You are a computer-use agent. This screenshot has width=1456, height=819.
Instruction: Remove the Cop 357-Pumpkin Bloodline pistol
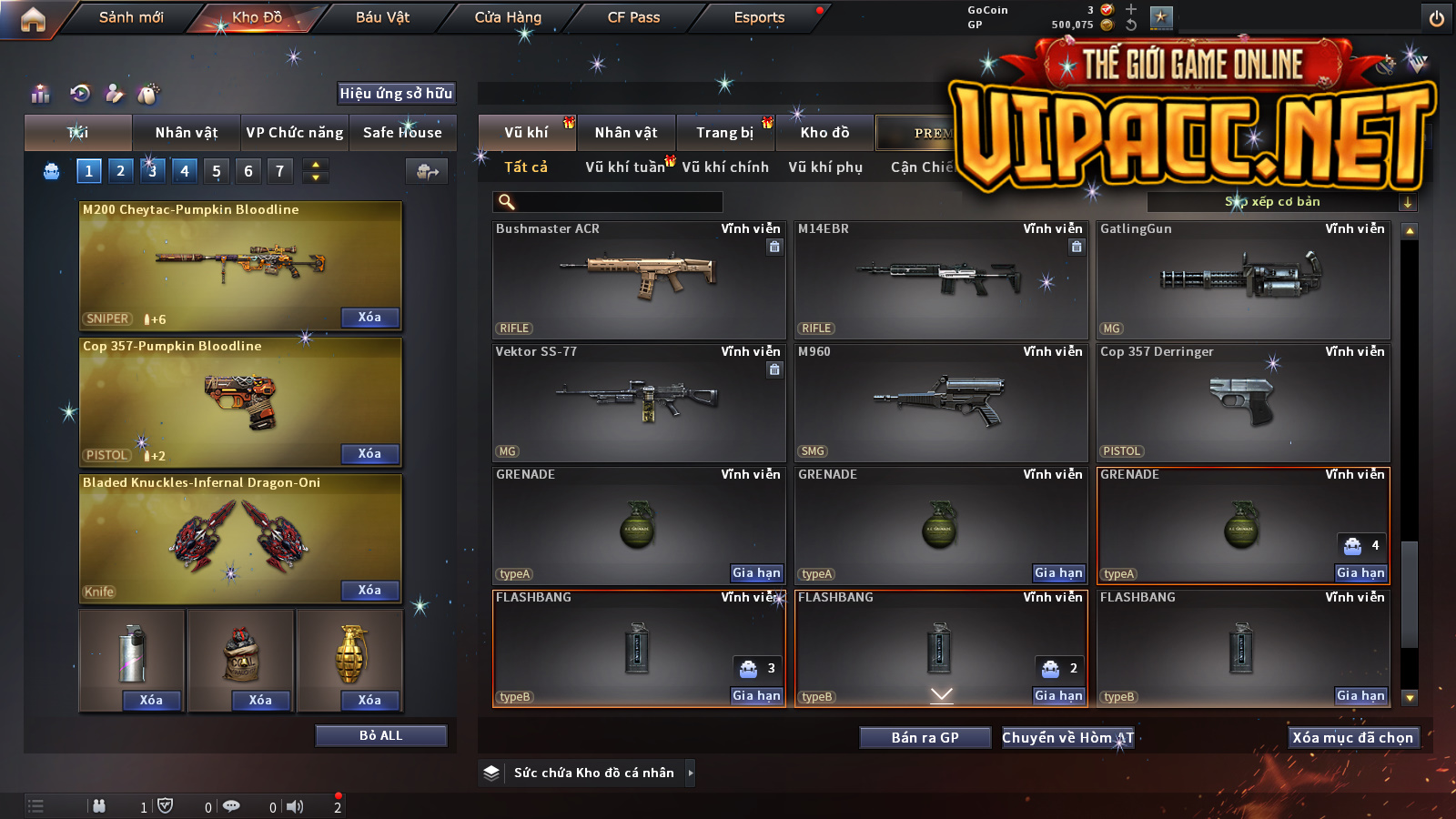(x=369, y=454)
